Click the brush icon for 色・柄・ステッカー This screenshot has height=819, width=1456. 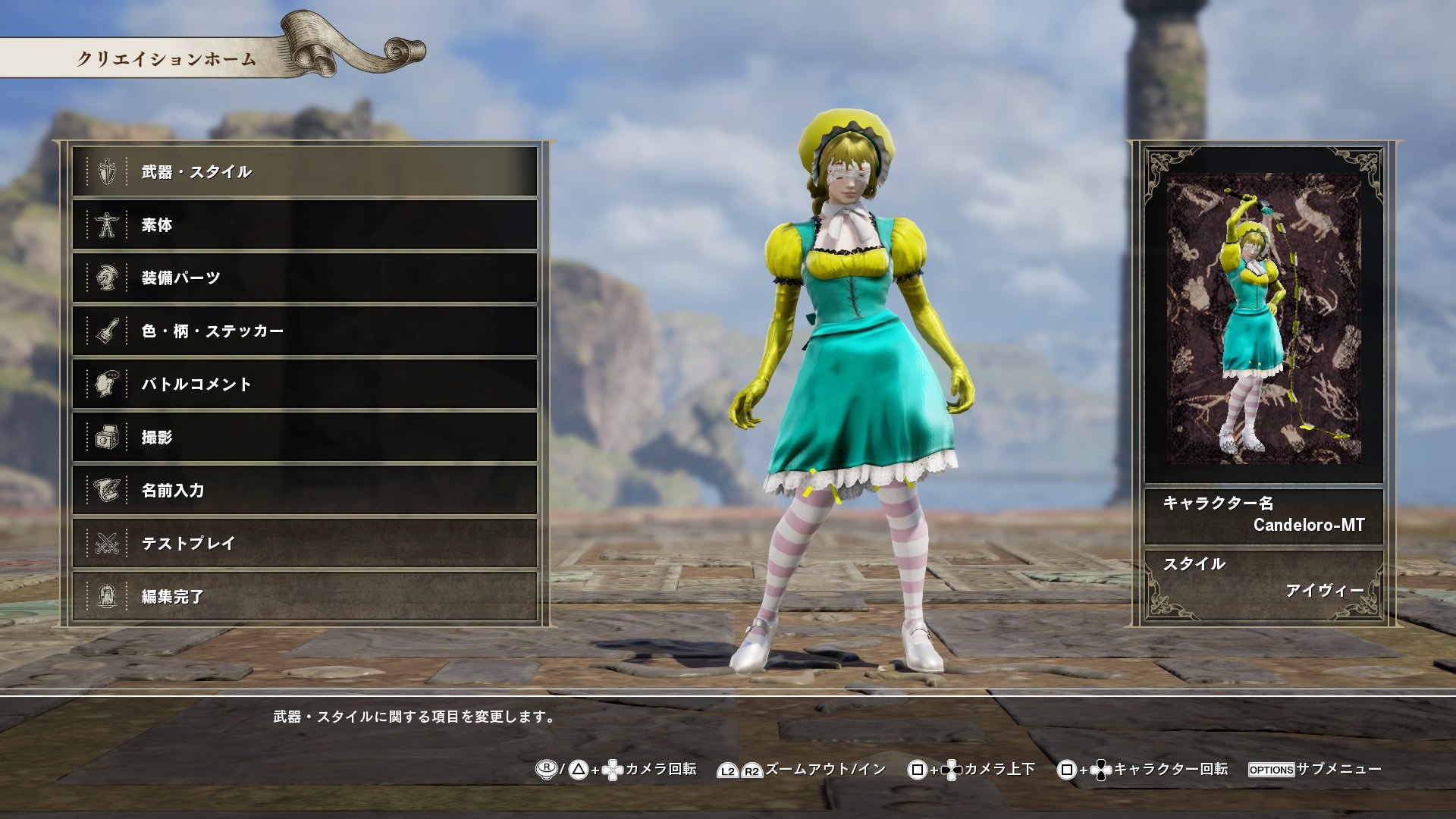click(107, 331)
